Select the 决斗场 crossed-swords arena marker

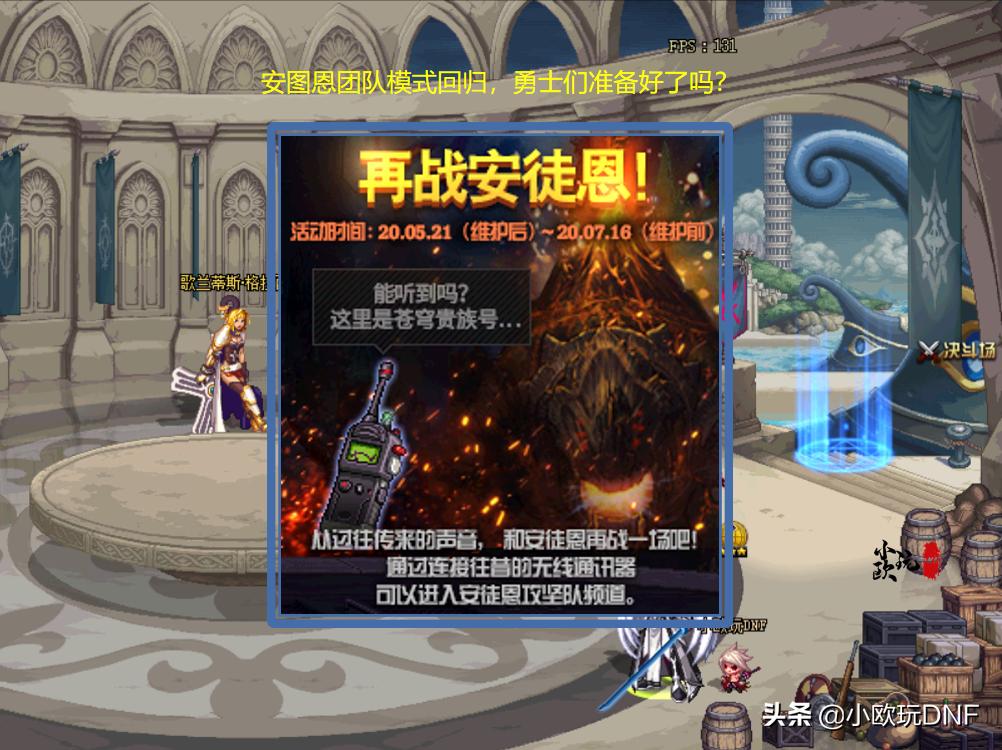tap(958, 351)
